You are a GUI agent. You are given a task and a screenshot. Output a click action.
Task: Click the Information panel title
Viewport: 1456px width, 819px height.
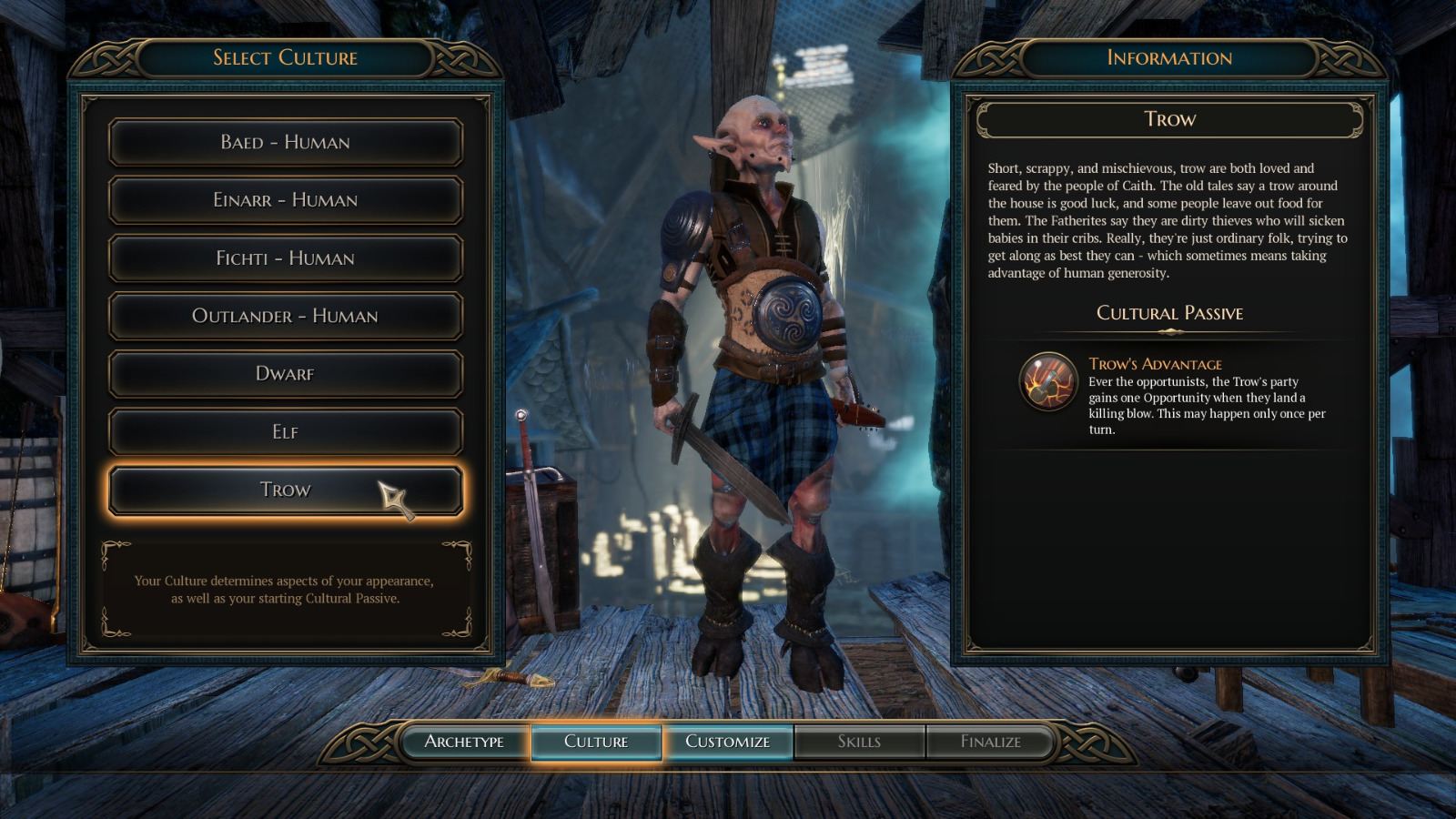[1168, 57]
